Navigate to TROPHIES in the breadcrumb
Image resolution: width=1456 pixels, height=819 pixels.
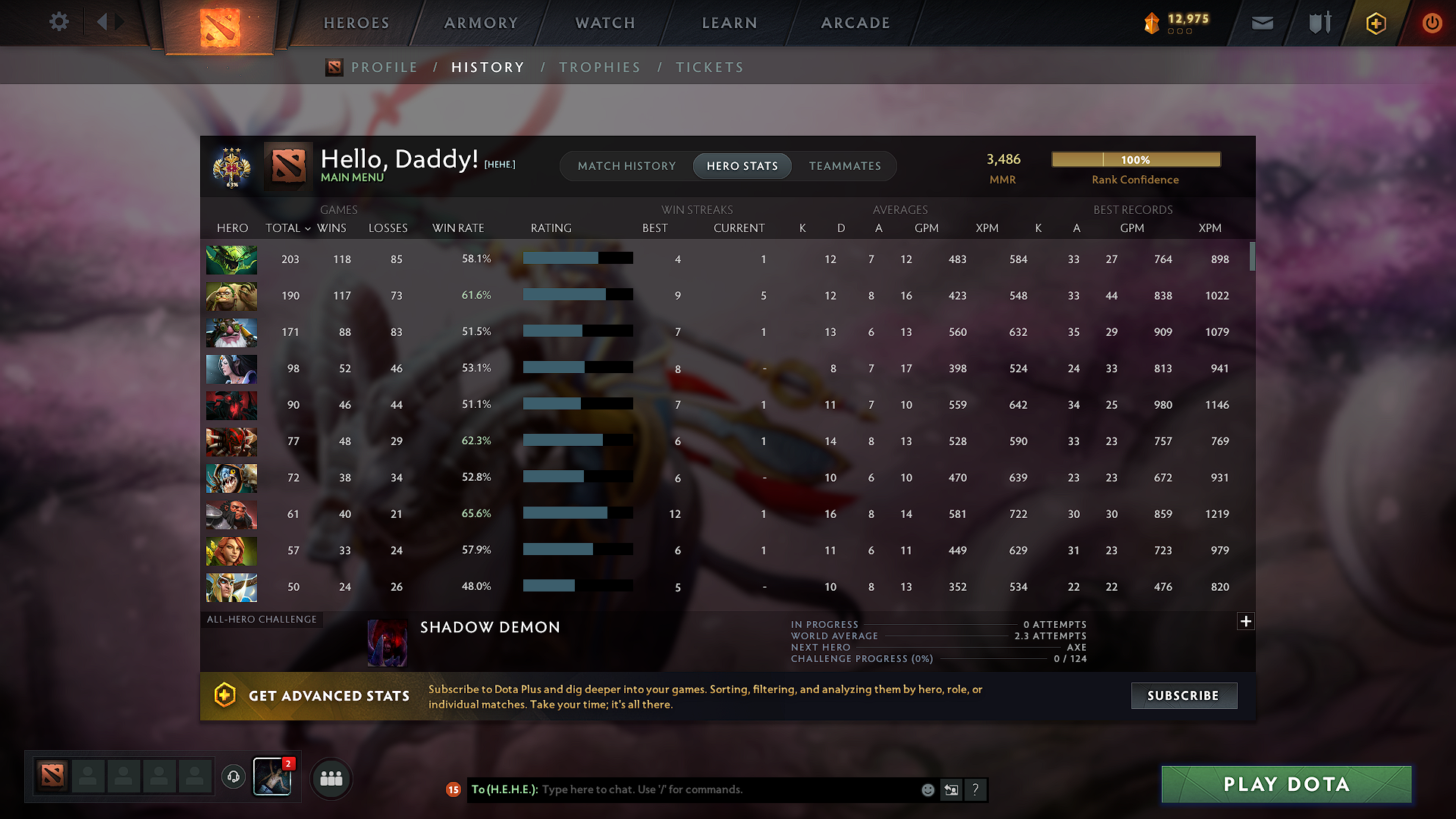click(600, 67)
